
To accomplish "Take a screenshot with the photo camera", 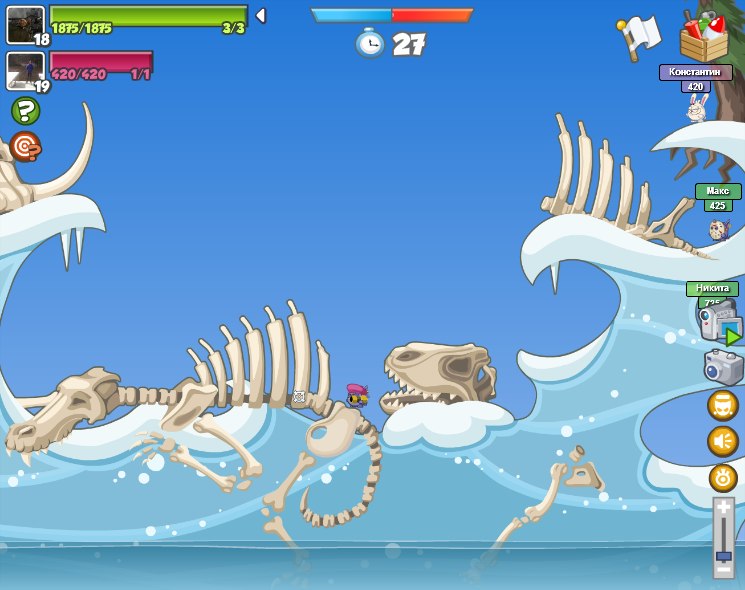I will pyautogui.click(x=723, y=367).
